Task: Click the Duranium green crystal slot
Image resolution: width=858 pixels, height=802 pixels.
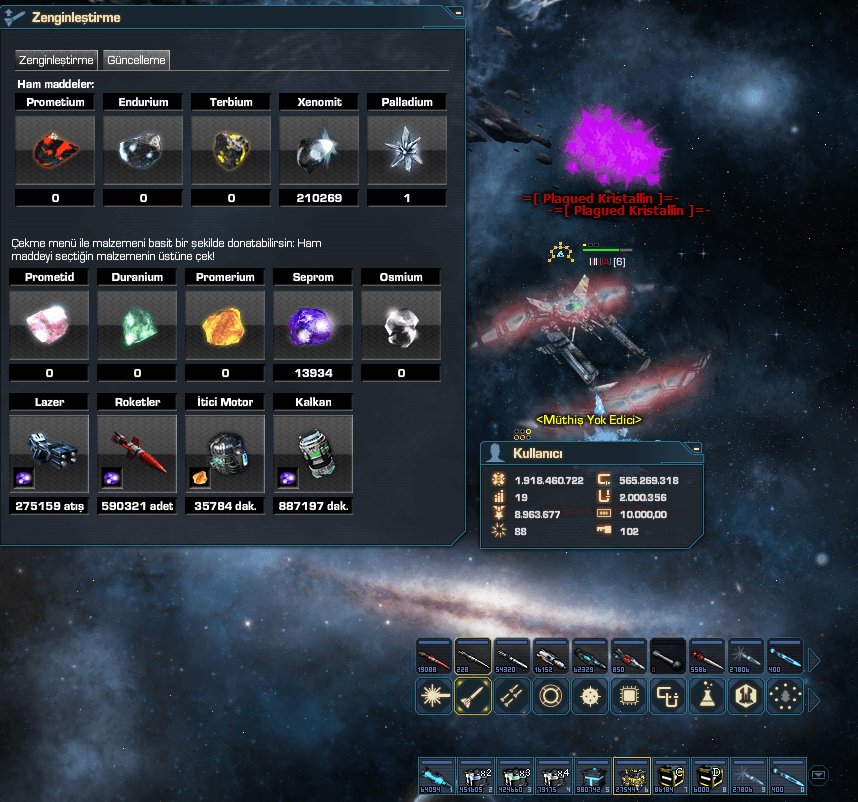Action: click(x=137, y=325)
